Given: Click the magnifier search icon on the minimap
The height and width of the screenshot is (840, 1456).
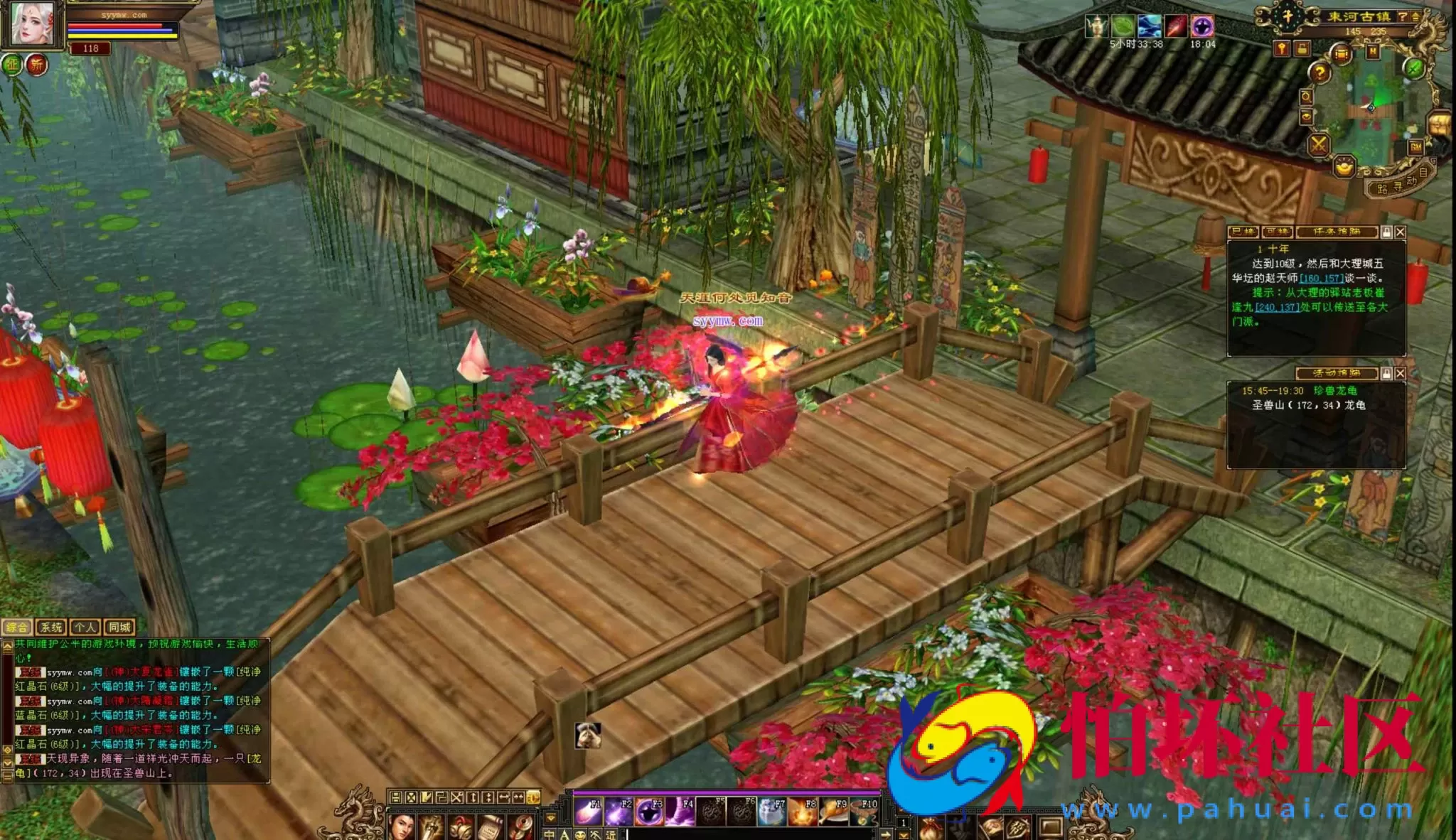Looking at the screenshot, I should 1307,98.
